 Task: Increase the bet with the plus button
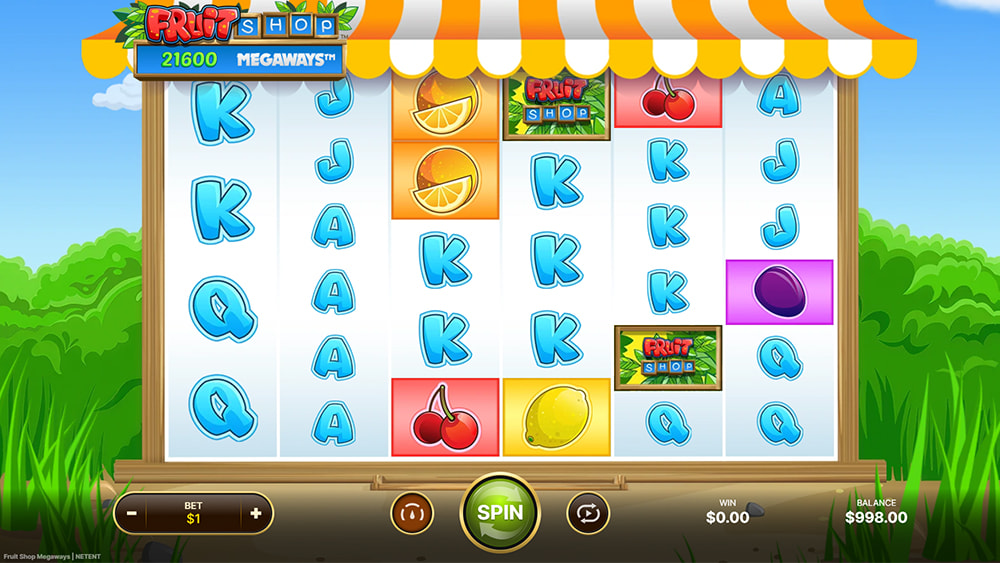(256, 514)
